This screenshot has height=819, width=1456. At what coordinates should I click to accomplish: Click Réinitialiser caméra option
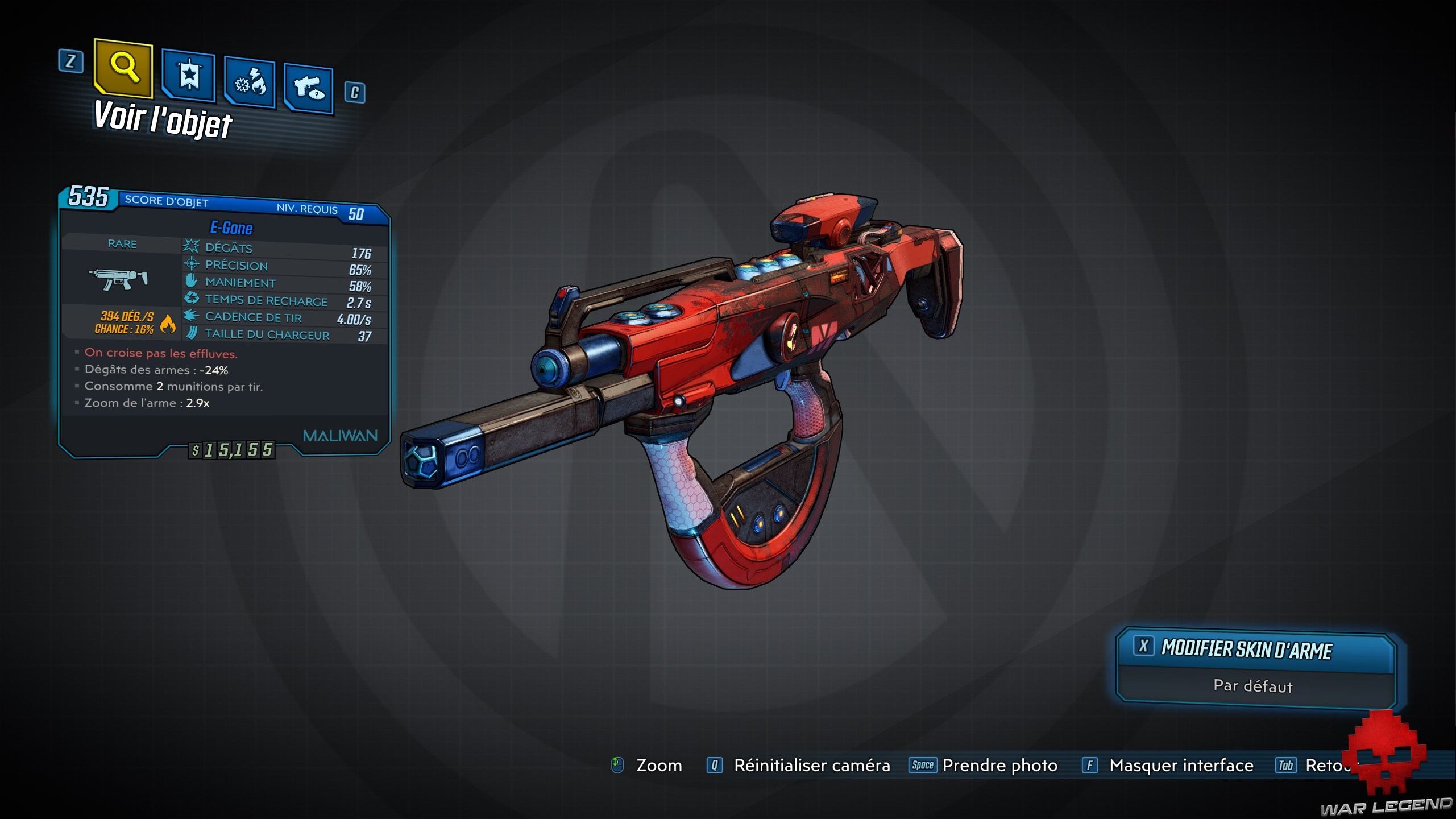pyautogui.click(x=811, y=766)
